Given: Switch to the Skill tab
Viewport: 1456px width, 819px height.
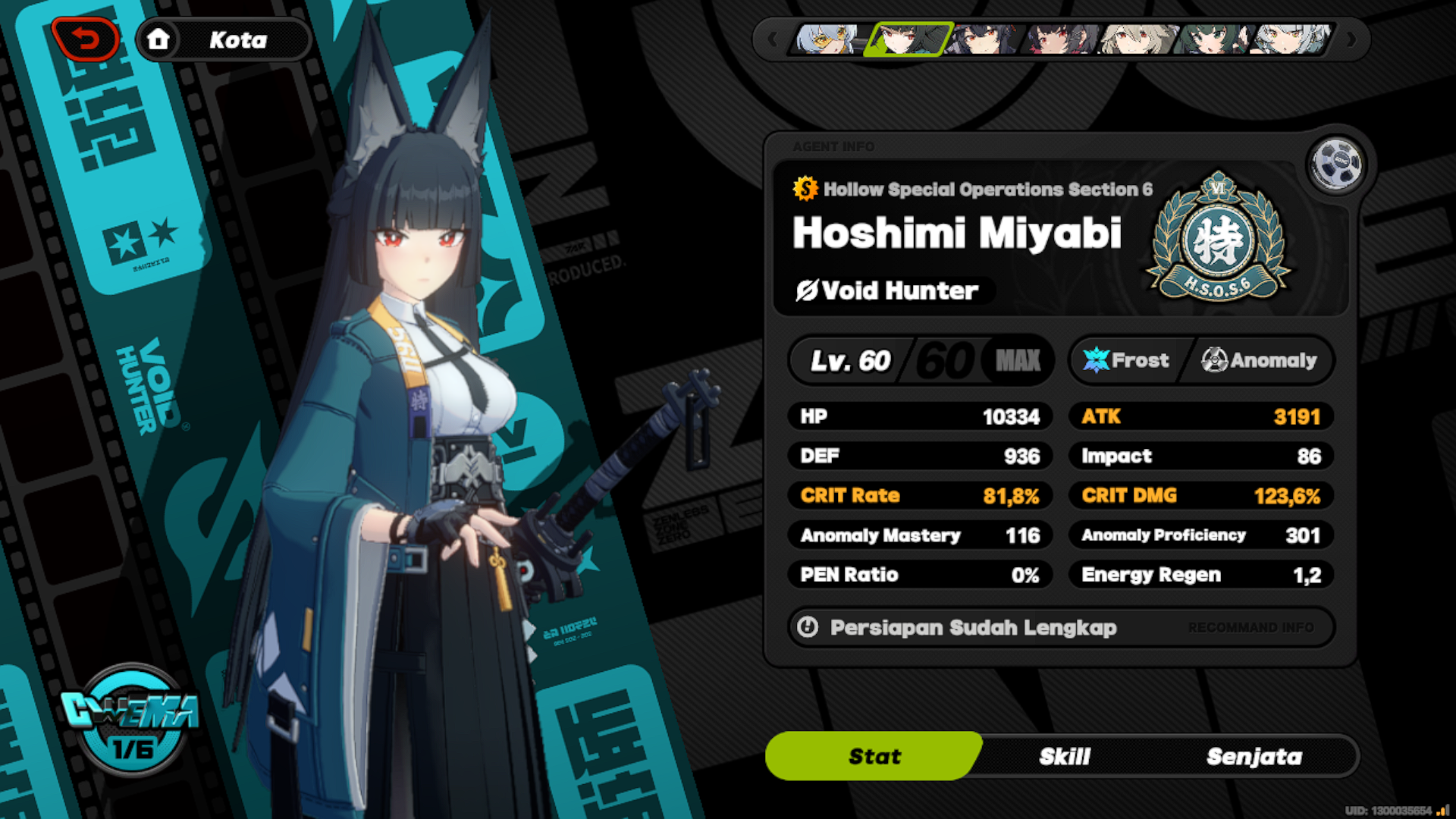Looking at the screenshot, I should point(1064,756).
